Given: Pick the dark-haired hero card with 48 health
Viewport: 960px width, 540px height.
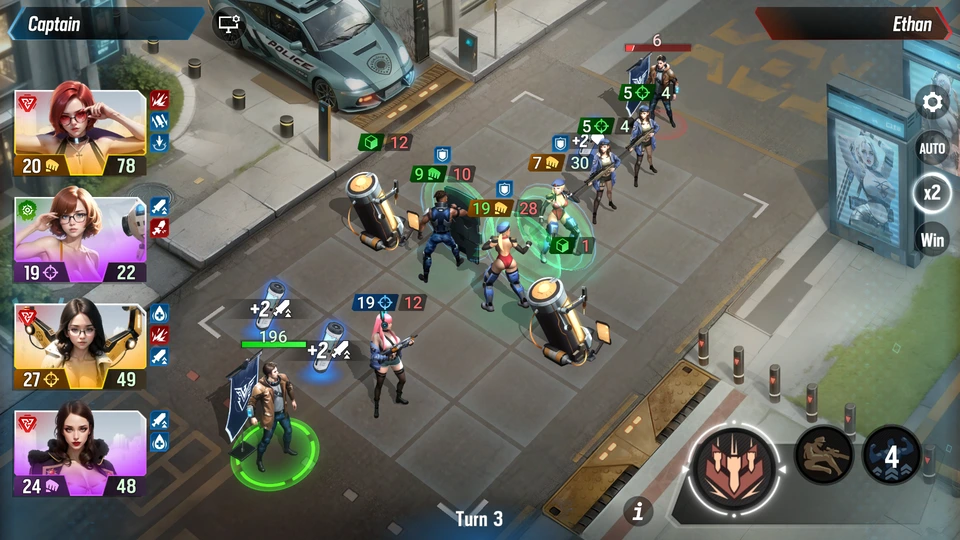Looking at the screenshot, I should coord(81,452).
